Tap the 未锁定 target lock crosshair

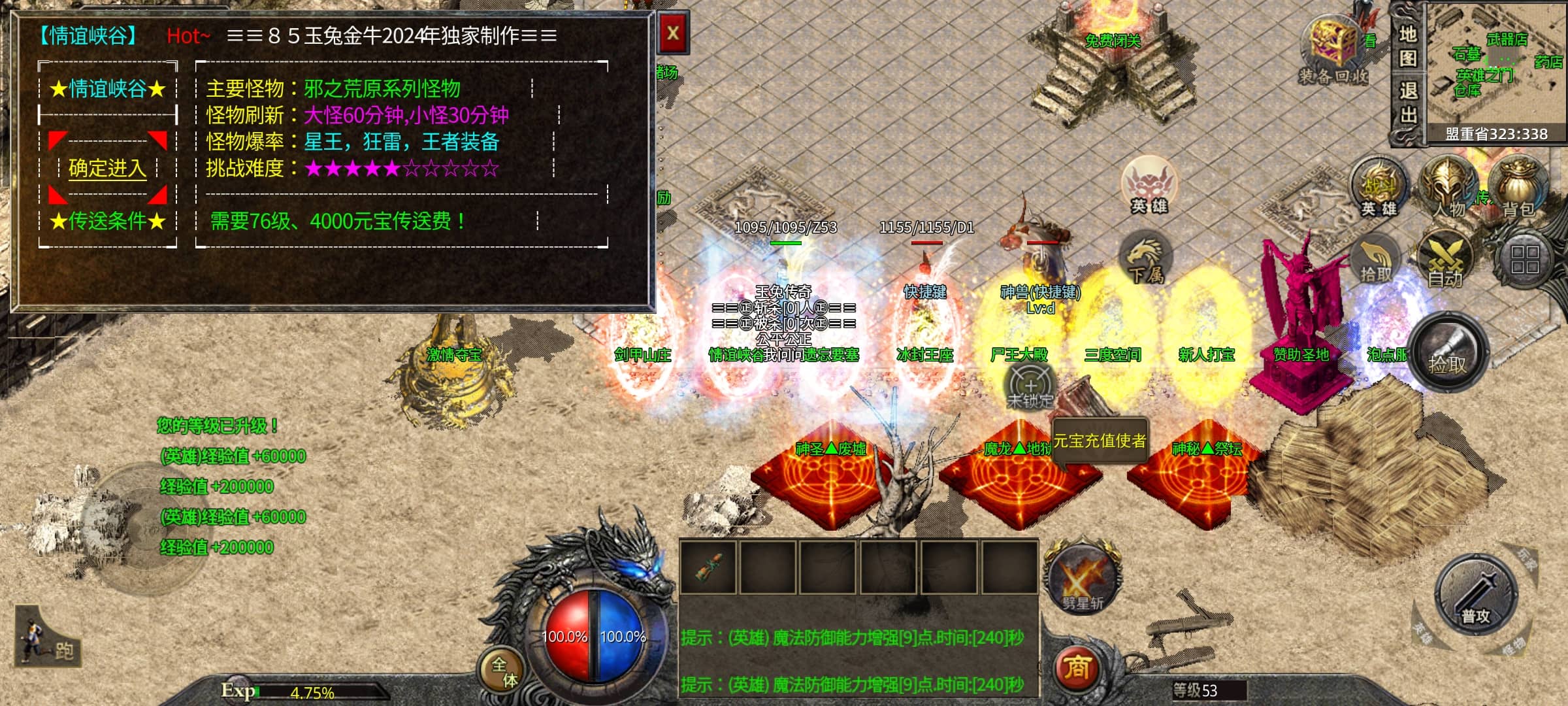click(1030, 387)
